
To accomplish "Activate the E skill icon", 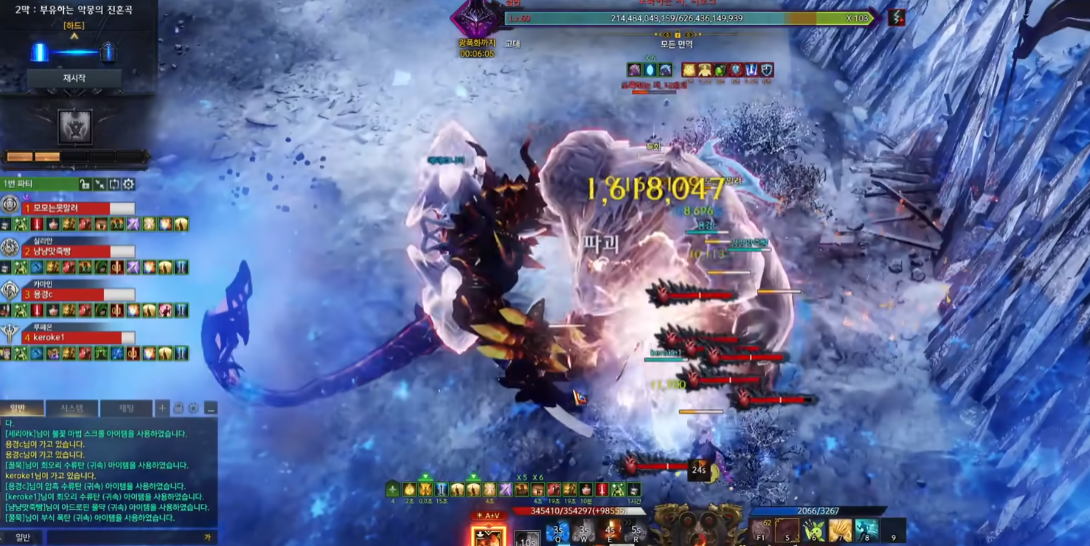I will click(x=609, y=531).
